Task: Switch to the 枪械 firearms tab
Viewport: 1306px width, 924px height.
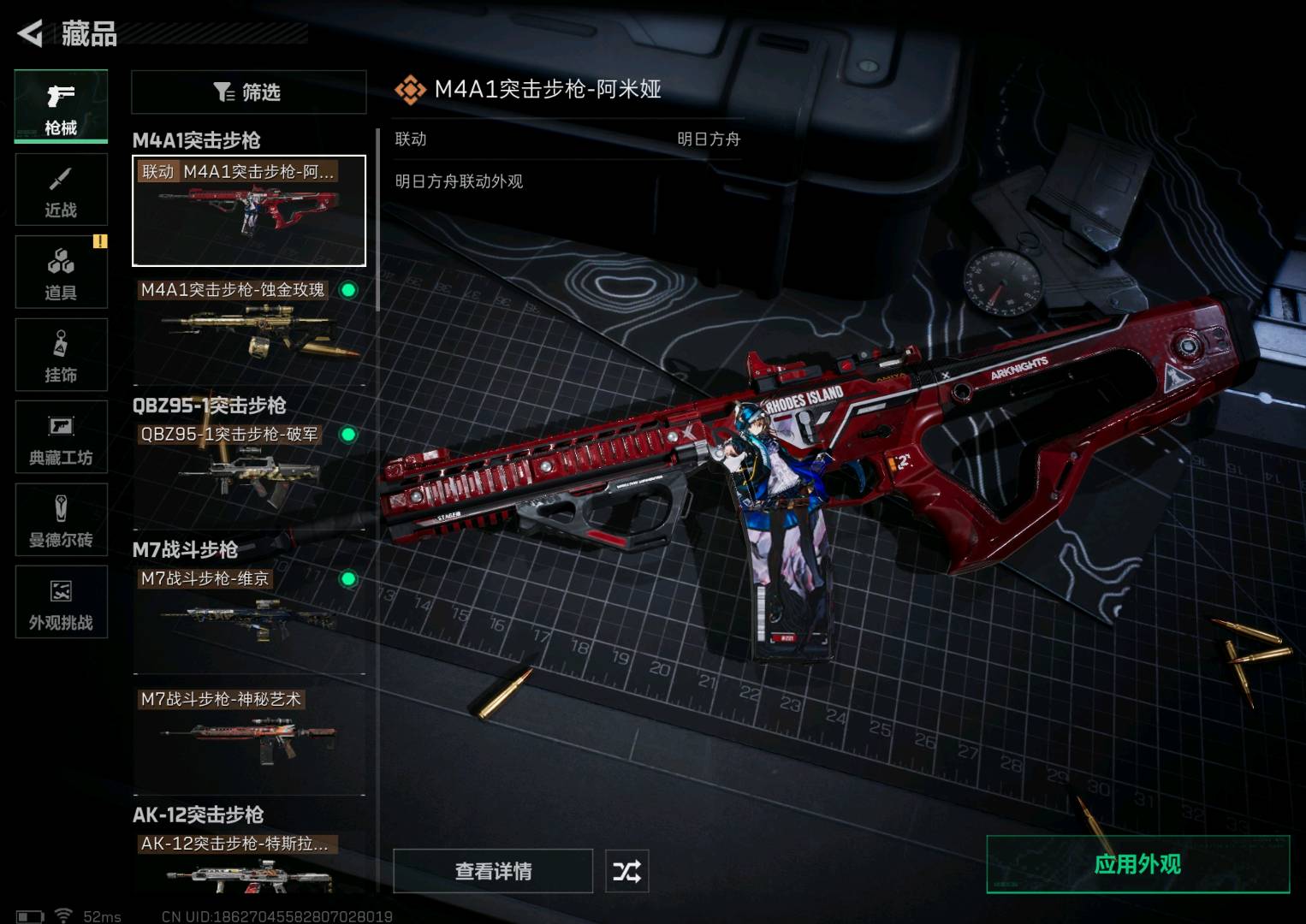Action: coord(61,106)
